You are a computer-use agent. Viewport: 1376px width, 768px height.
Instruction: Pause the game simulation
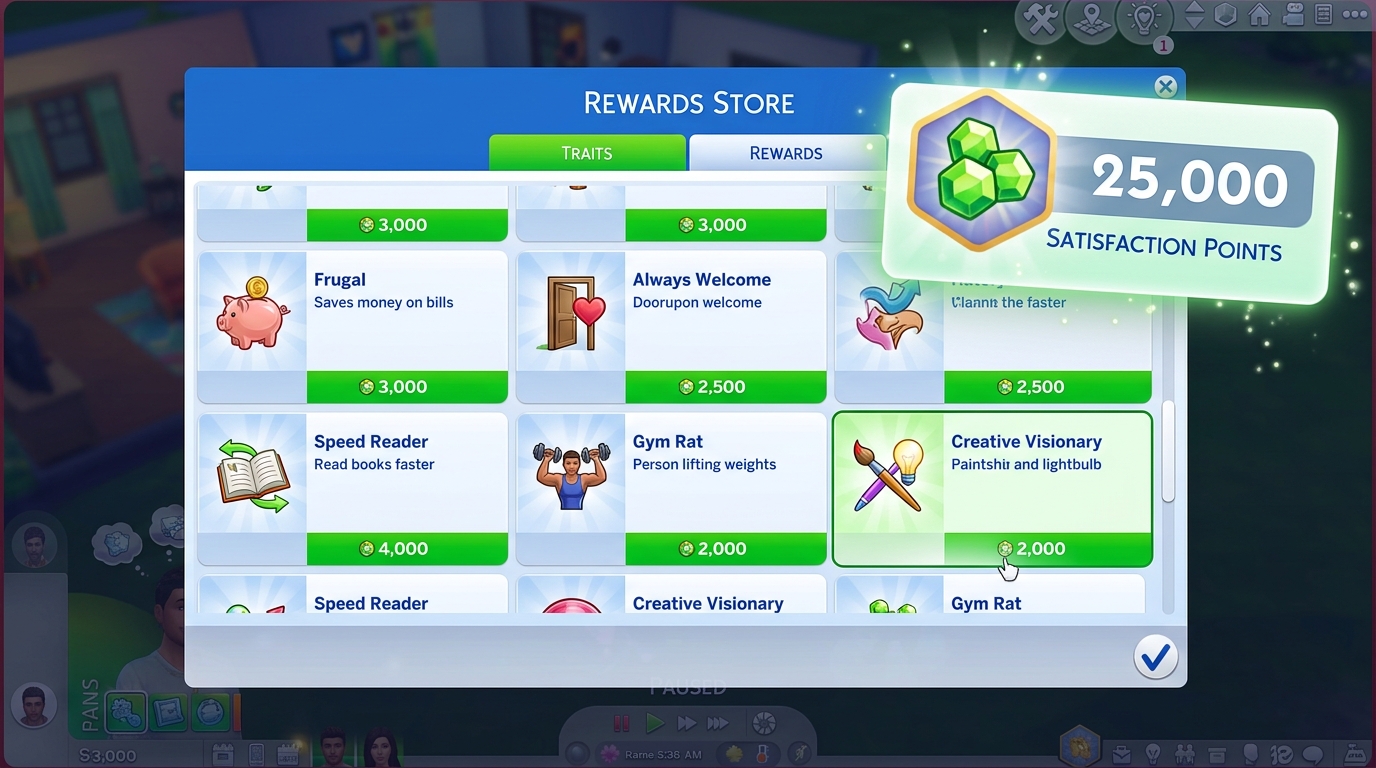[620, 723]
